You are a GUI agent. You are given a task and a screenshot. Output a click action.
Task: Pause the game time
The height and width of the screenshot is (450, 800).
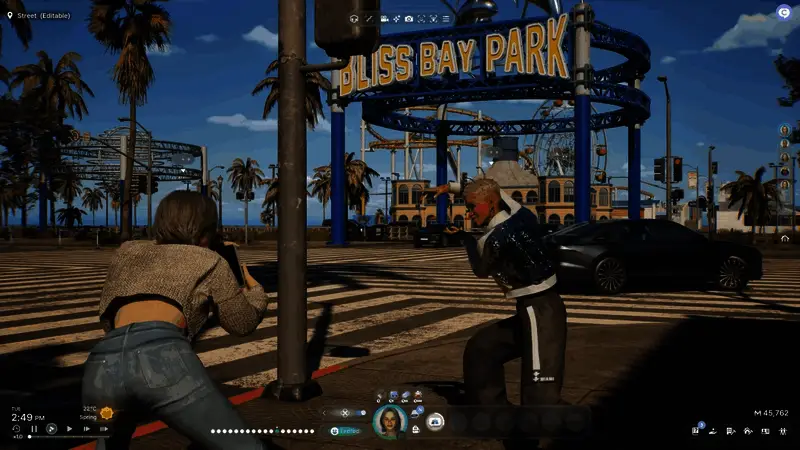tap(34, 429)
